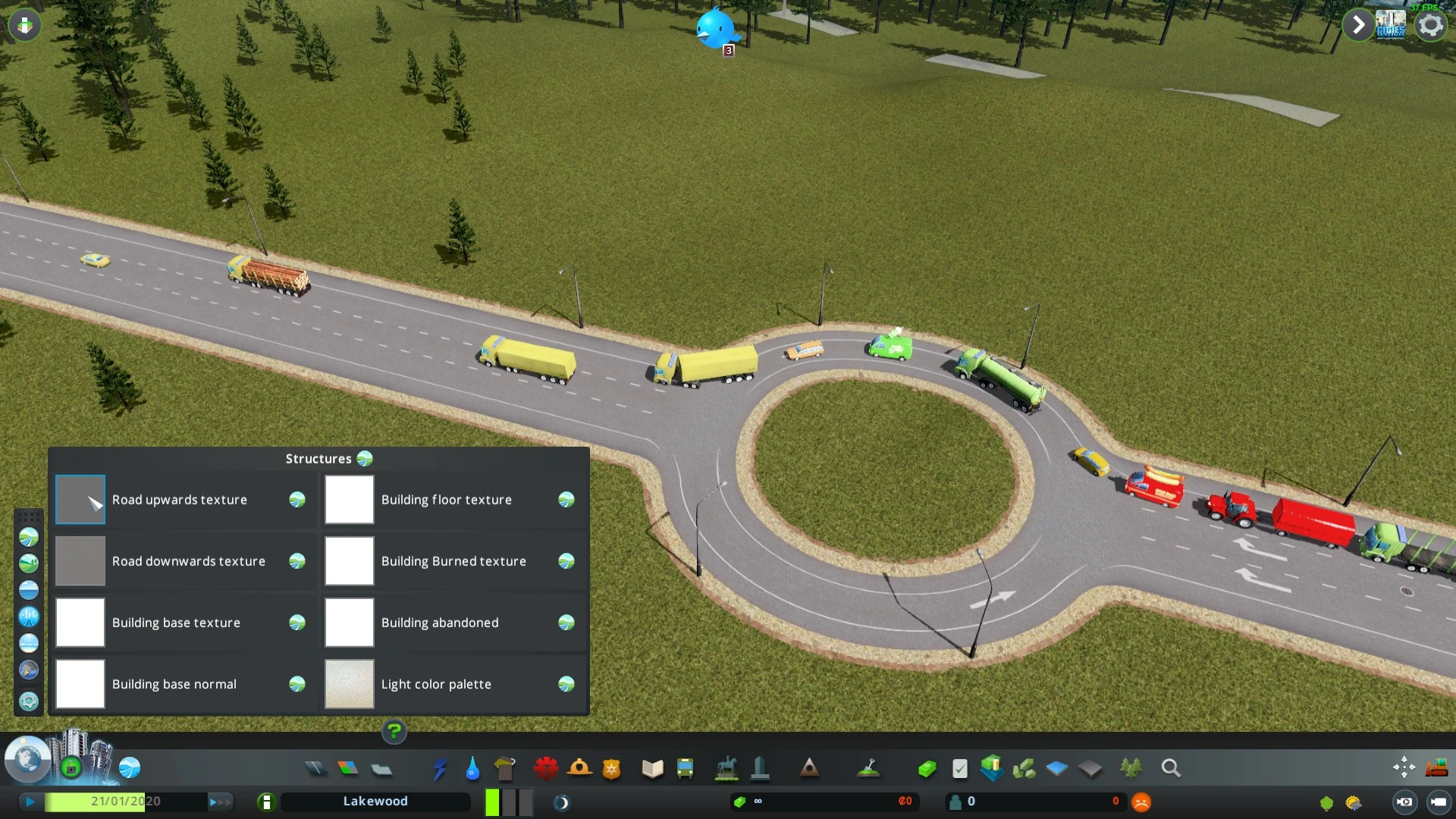Open the water drop tool icon
This screenshot has width=1456, height=819.
click(472, 768)
